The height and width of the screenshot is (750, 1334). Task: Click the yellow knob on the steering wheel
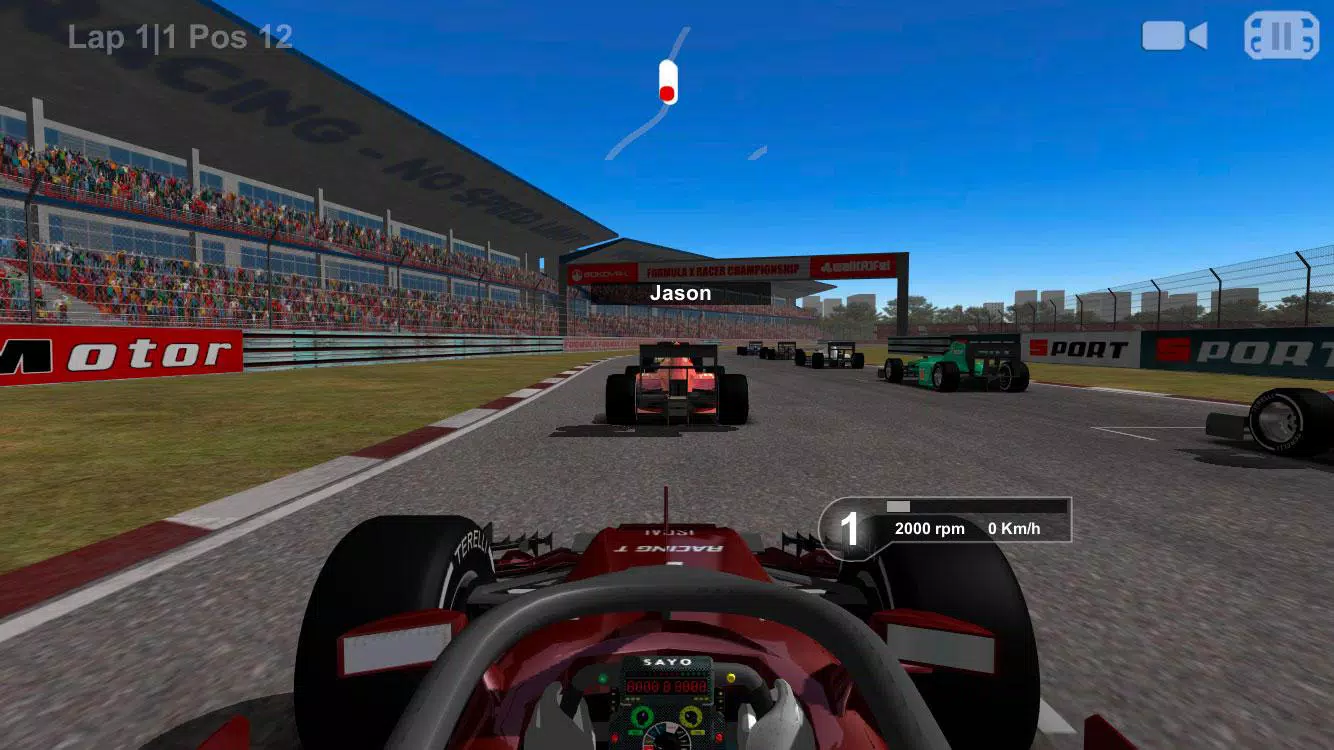(x=690, y=714)
